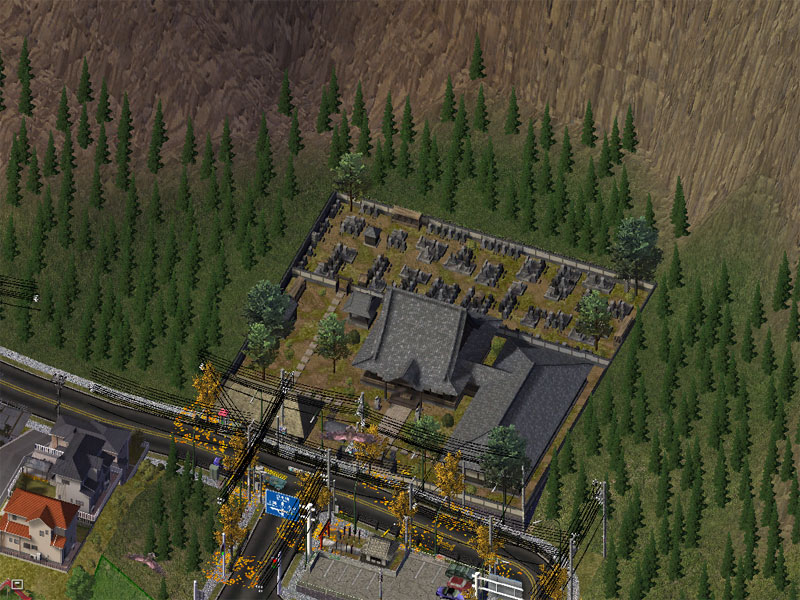This screenshot has width=800, height=600.
Task: Click the small white-framed window icon
Action: (x=16, y=583)
